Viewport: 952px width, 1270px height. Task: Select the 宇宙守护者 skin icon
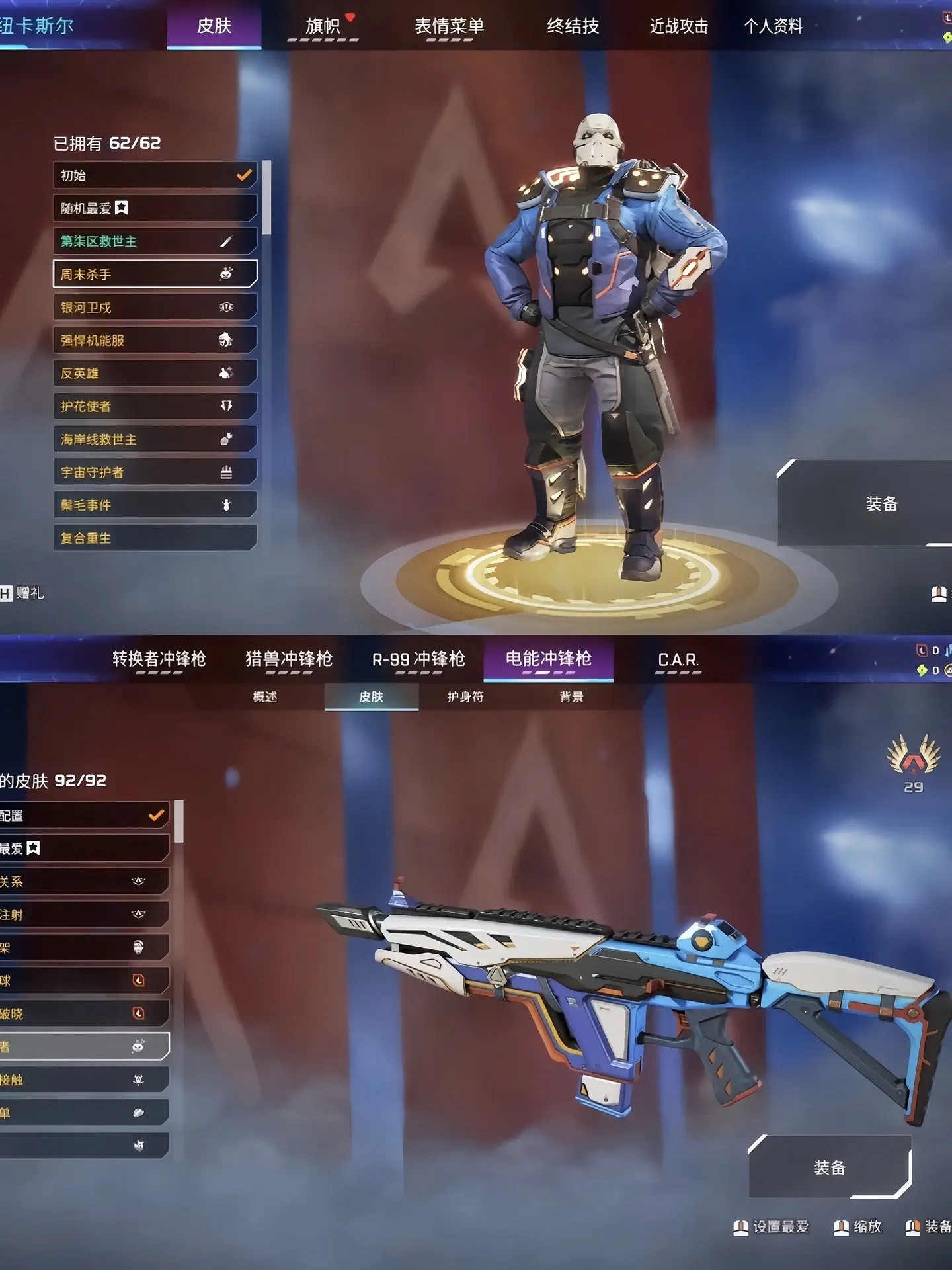tap(227, 472)
